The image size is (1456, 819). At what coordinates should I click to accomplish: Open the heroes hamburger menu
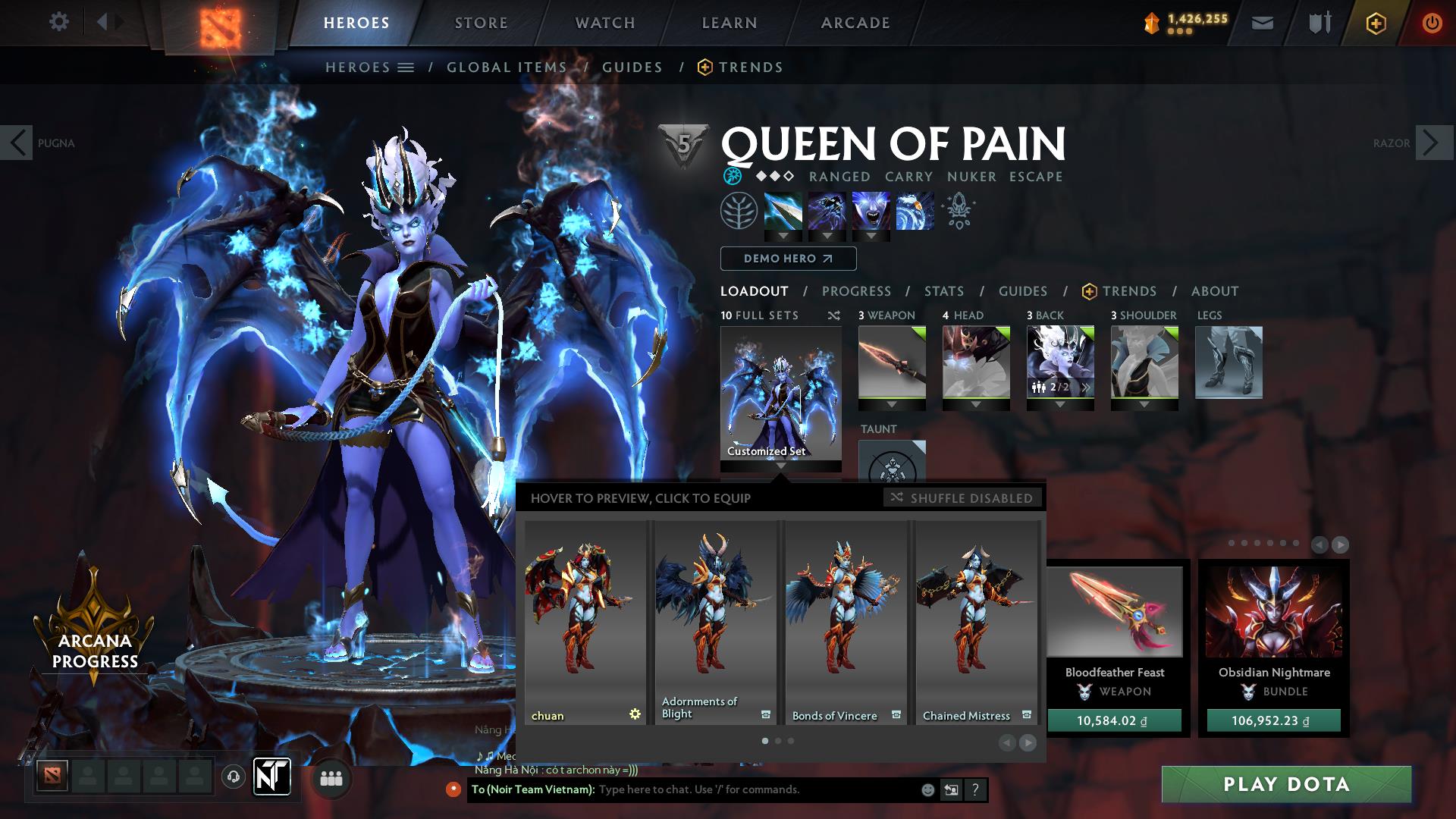pyautogui.click(x=406, y=67)
